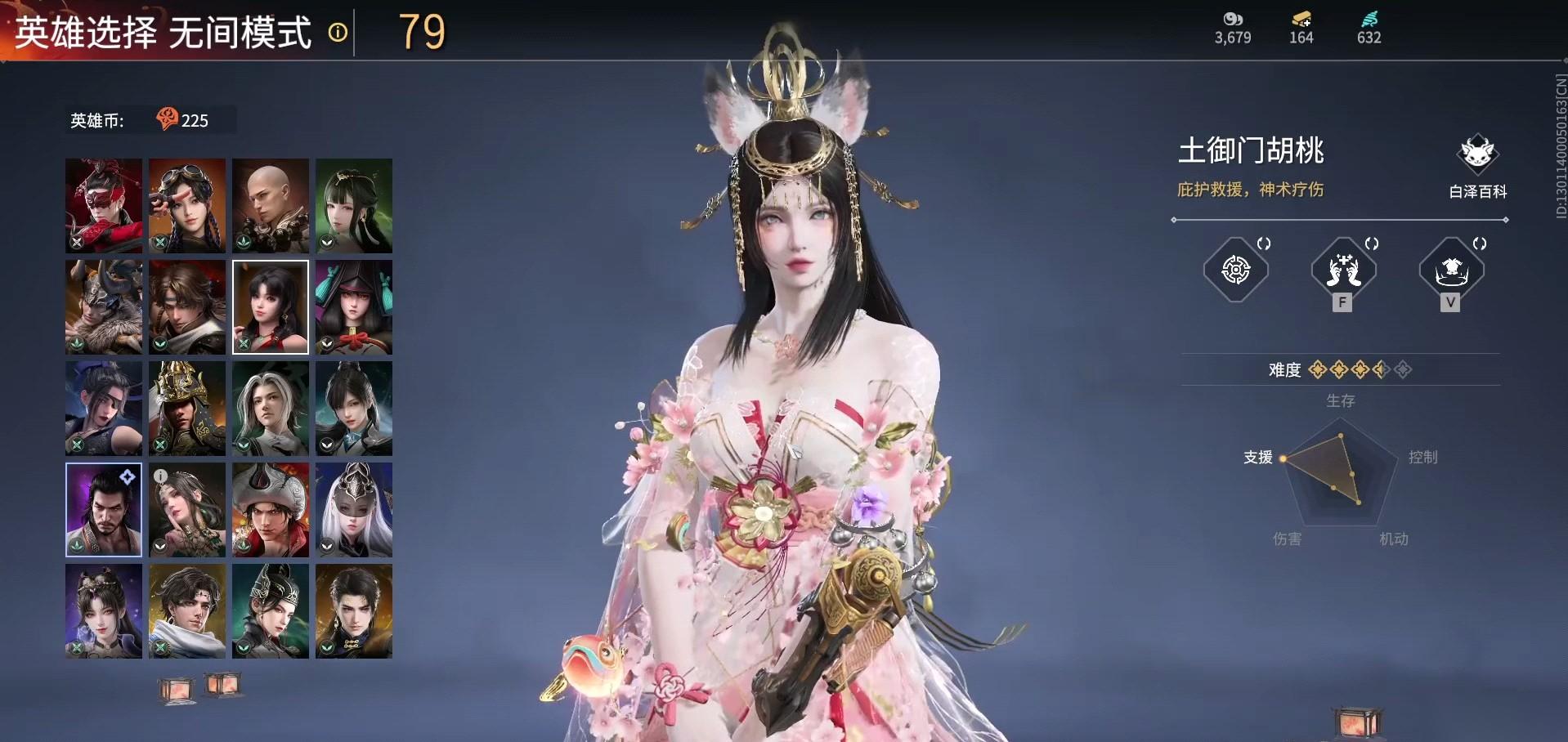Expand the first skill's parentheses details
The height and width of the screenshot is (742, 1568).
click(1264, 244)
